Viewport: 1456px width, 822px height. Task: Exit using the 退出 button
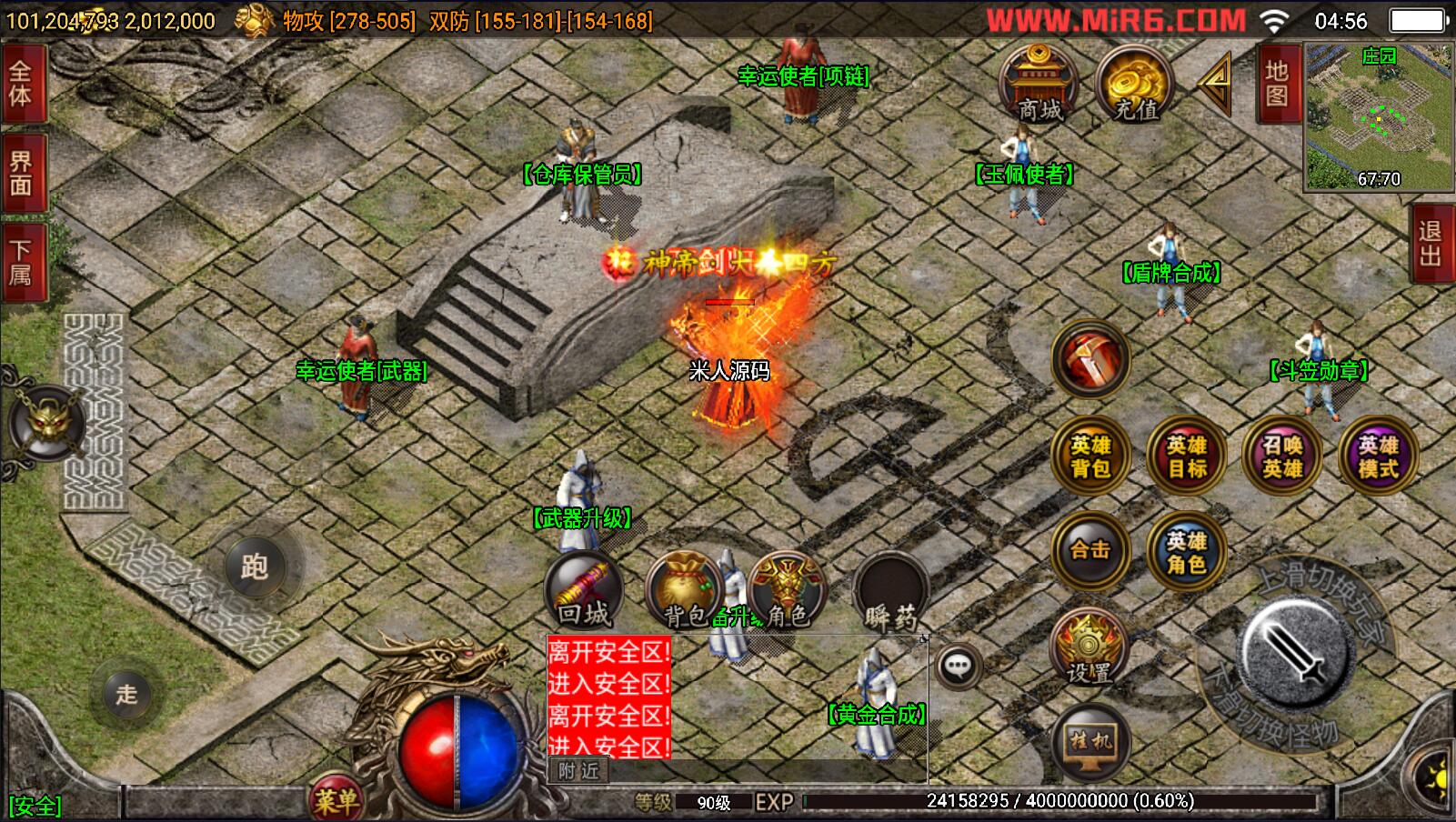1431,243
